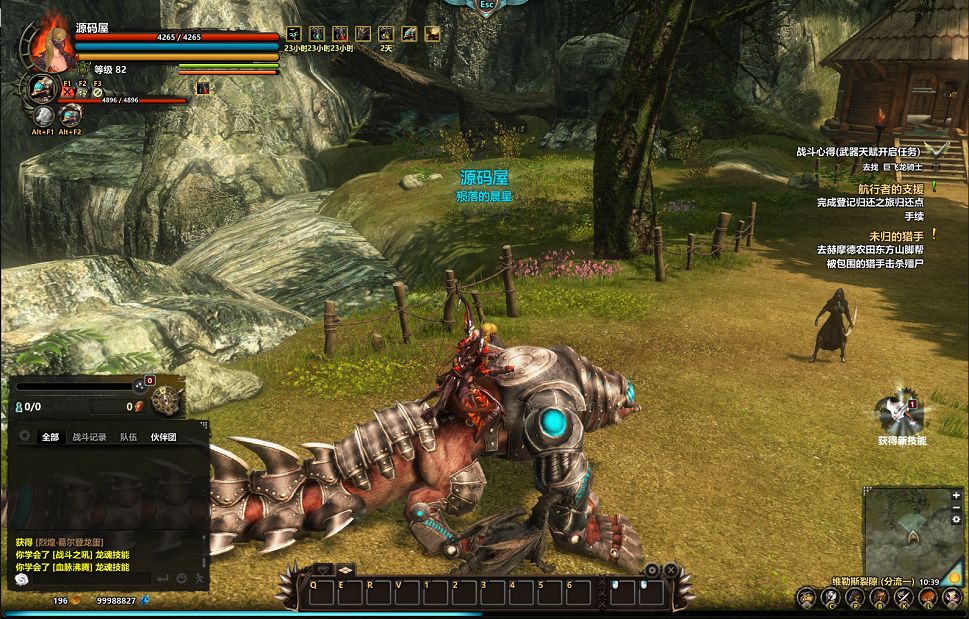Open the 伙伴团 chat tab
This screenshot has width=969, height=619.
(163, 437)
